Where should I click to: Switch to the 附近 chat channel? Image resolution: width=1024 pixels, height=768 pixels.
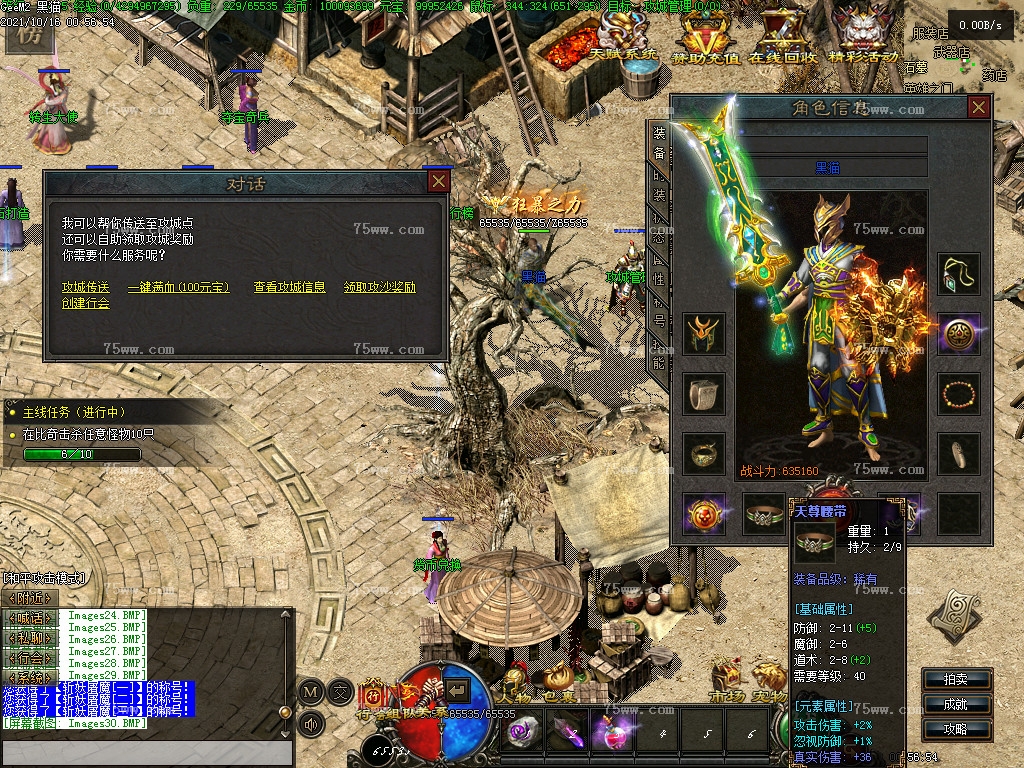[30, 597]
